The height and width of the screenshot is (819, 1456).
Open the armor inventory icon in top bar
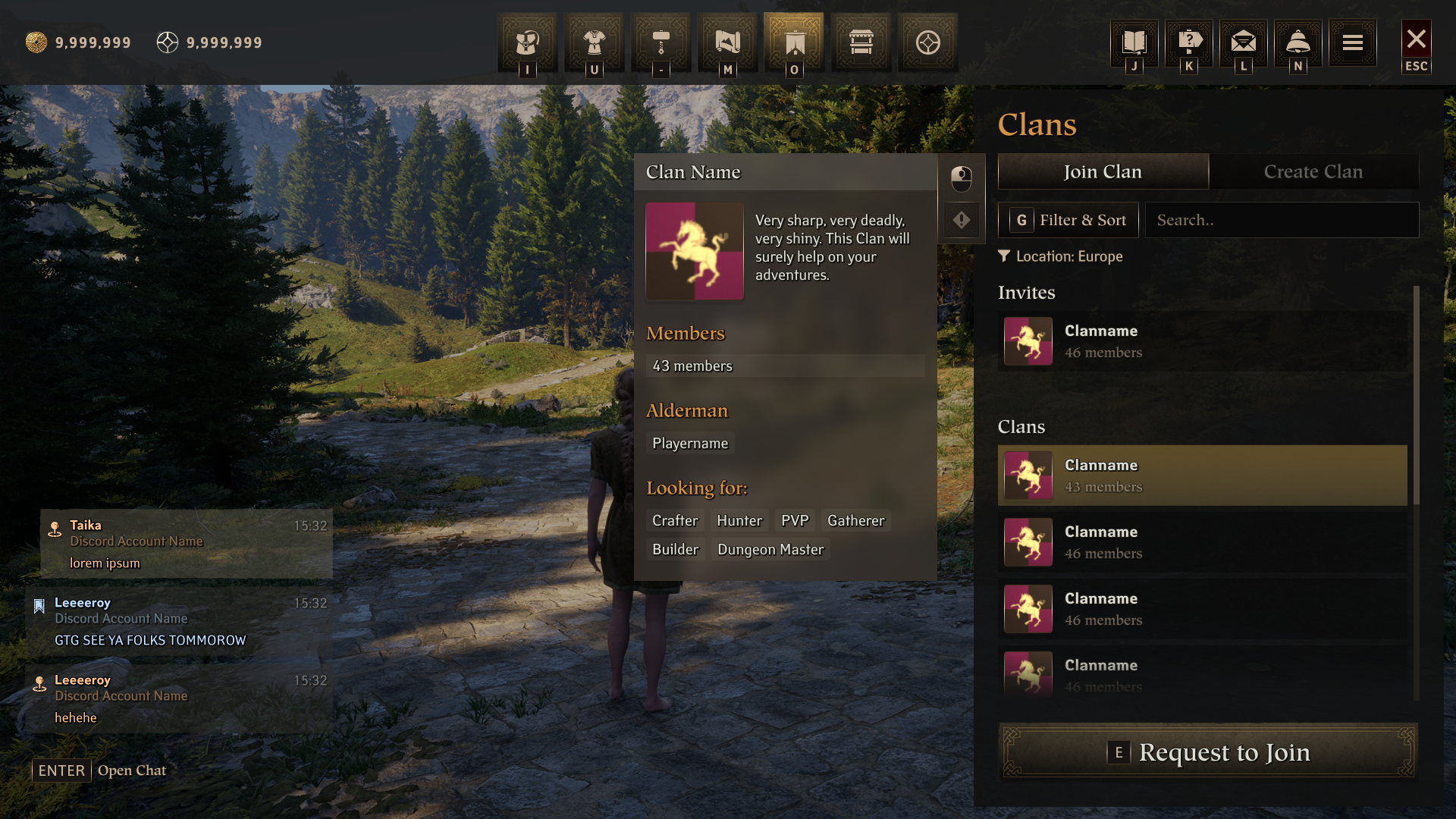[x=527, y=42]
